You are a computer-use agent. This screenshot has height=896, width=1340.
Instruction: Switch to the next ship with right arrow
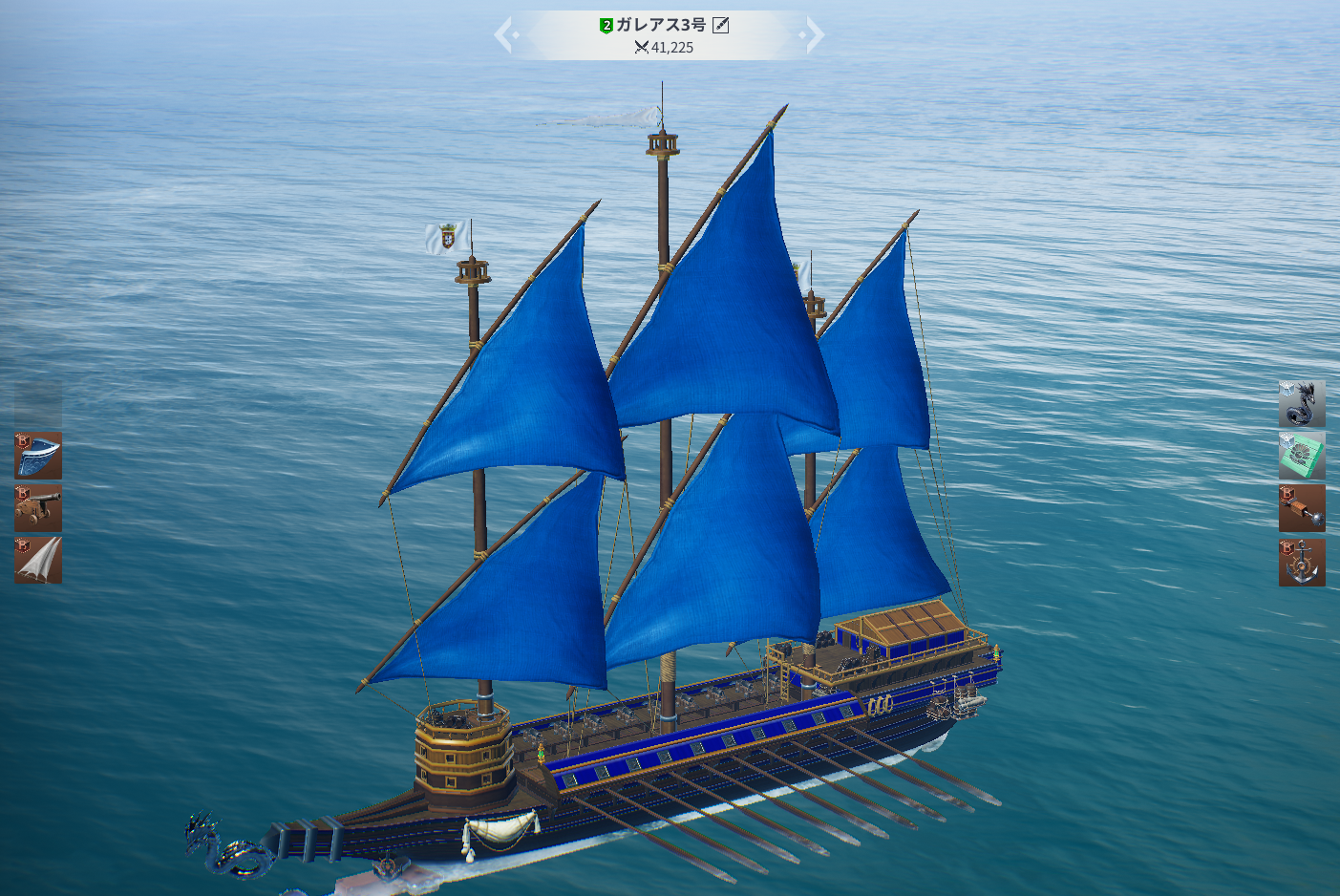(812, 35)
